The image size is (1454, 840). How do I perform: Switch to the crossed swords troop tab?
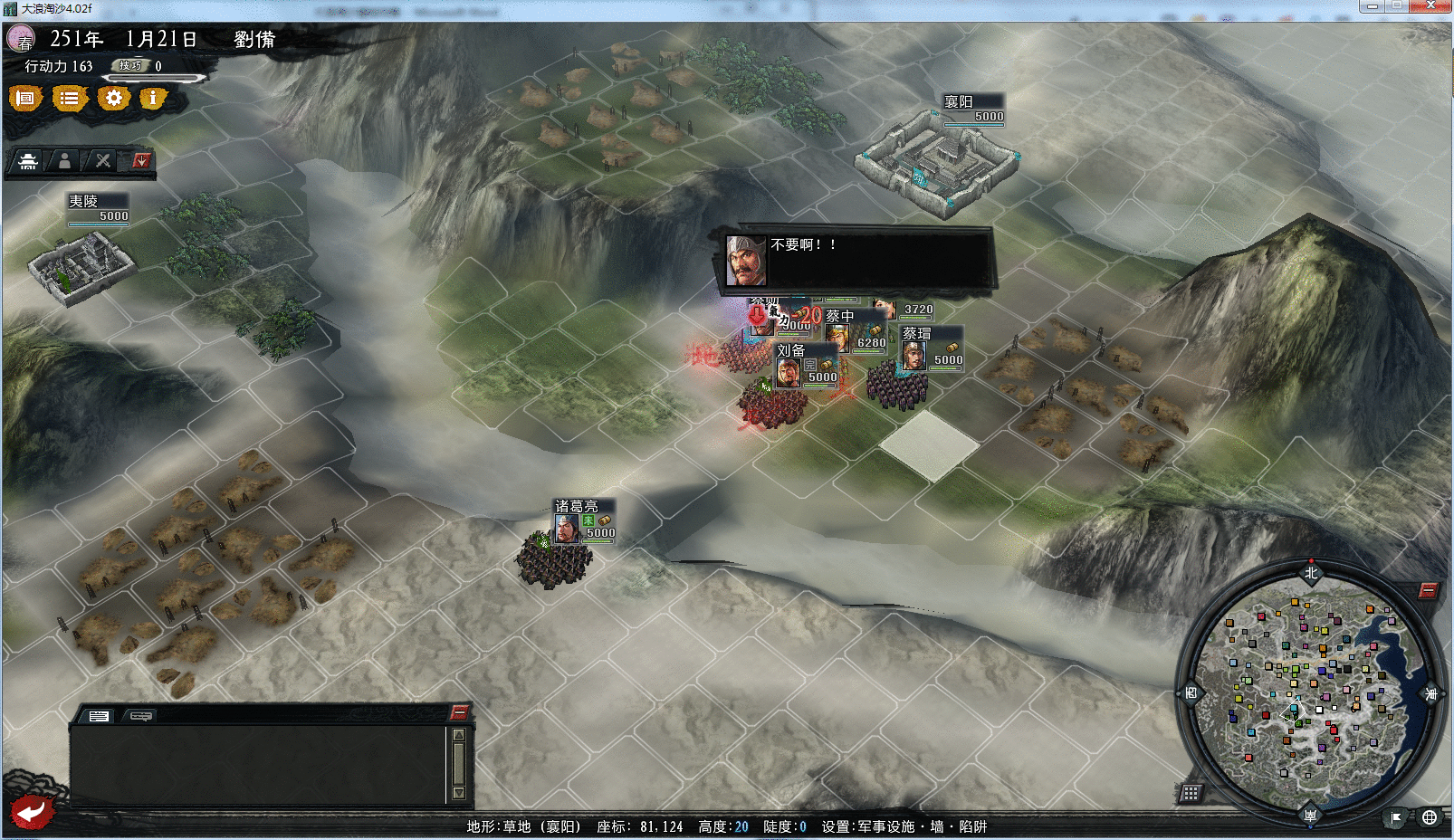[102, 161]
